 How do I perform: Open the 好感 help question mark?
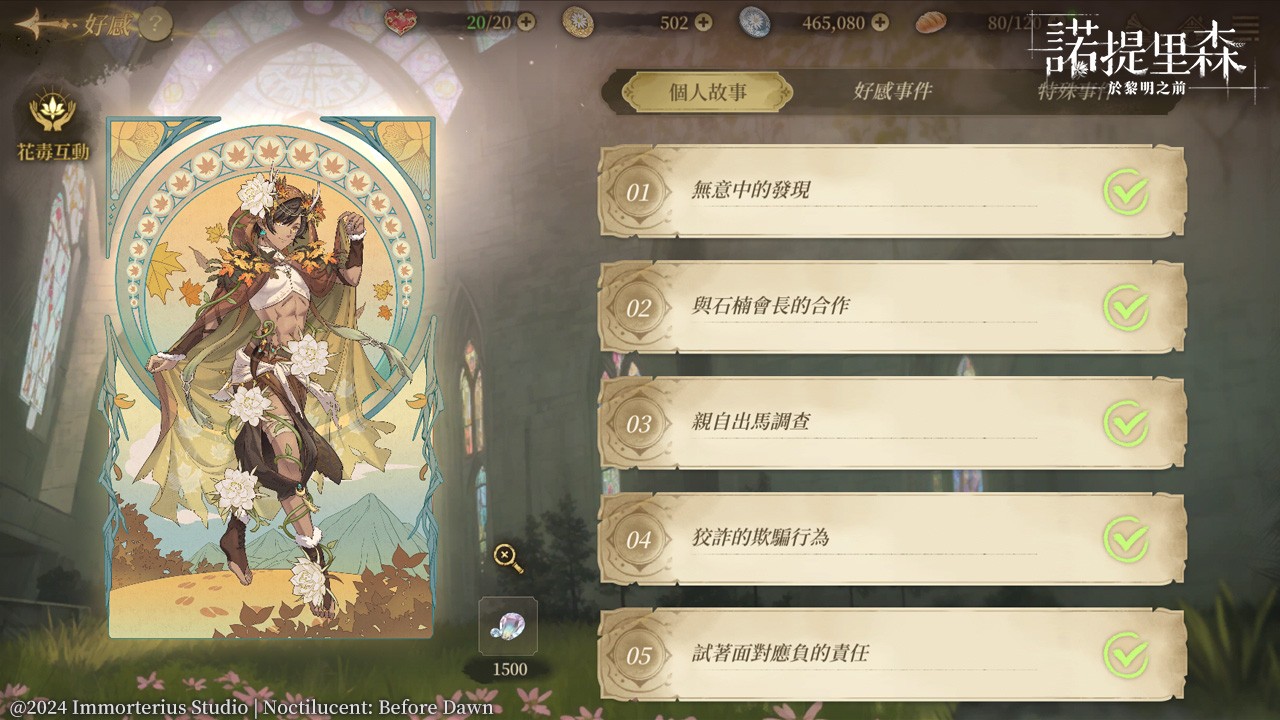[x=155, y=25]
